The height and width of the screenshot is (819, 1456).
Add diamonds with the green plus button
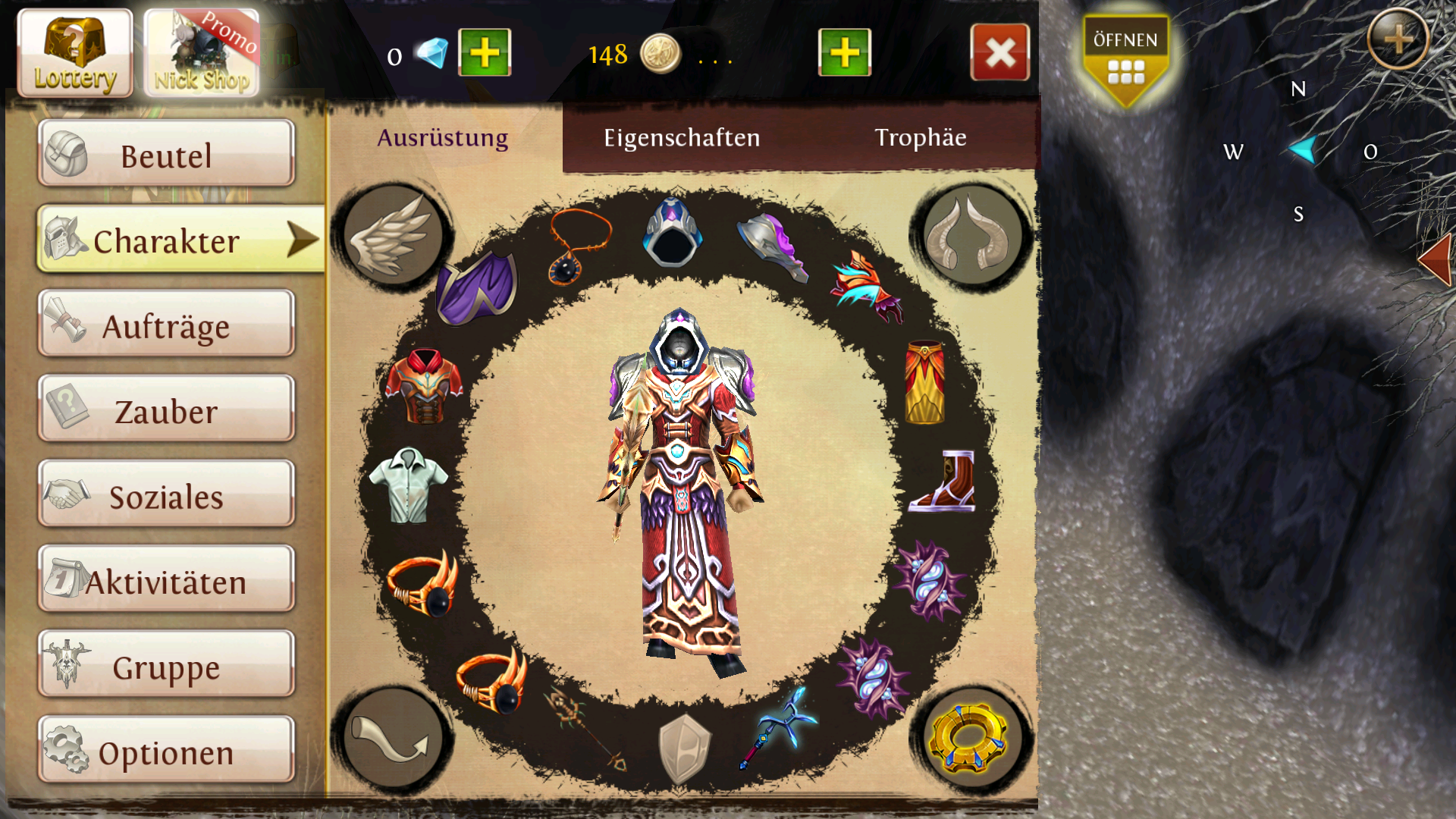[x=485, y=53]
